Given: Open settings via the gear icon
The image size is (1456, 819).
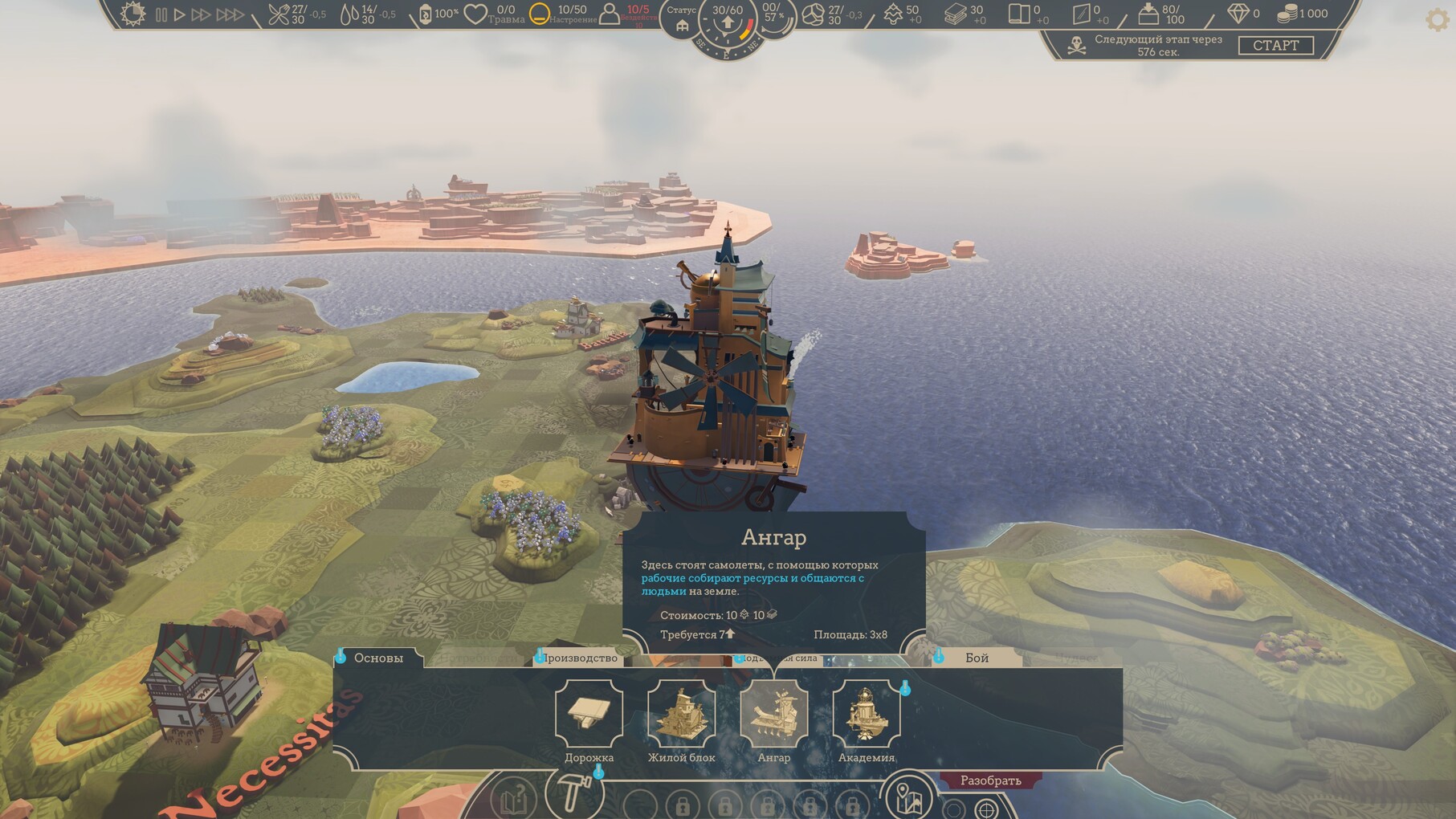Looking at the screenshot, I should tap(1437, 20).
